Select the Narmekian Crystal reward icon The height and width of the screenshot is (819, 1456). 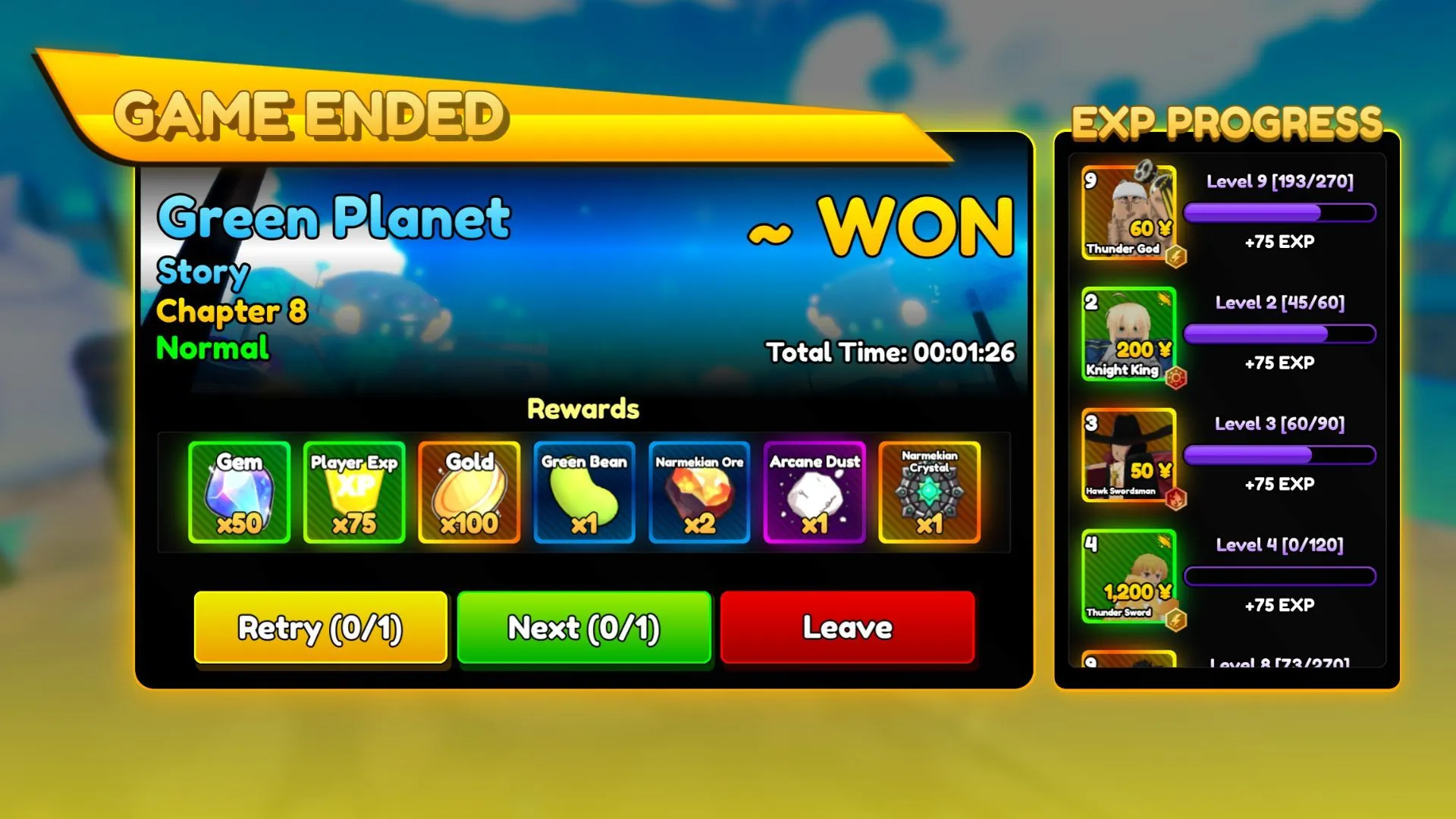(x=930, y=493)
